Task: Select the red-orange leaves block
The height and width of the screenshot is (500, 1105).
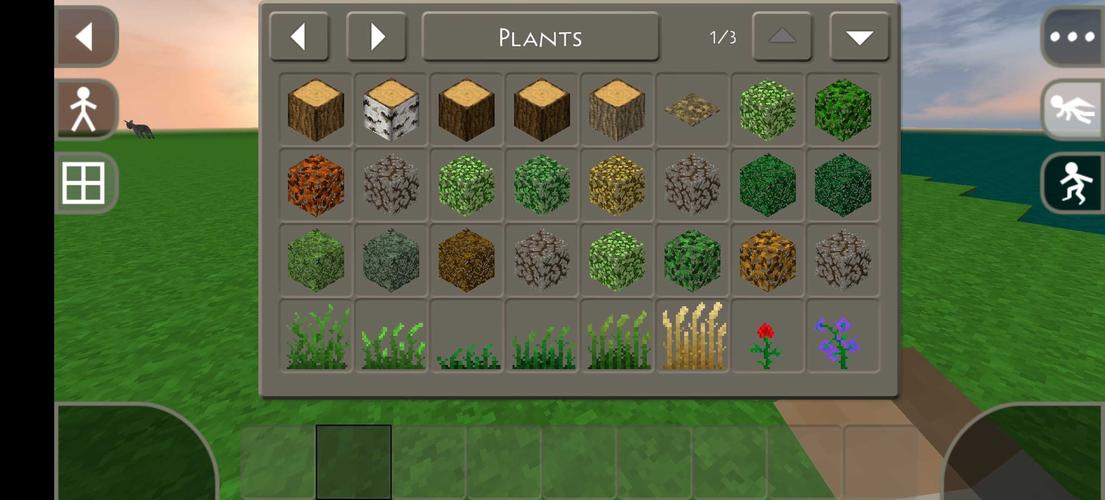Action: [x=316, y=186]
